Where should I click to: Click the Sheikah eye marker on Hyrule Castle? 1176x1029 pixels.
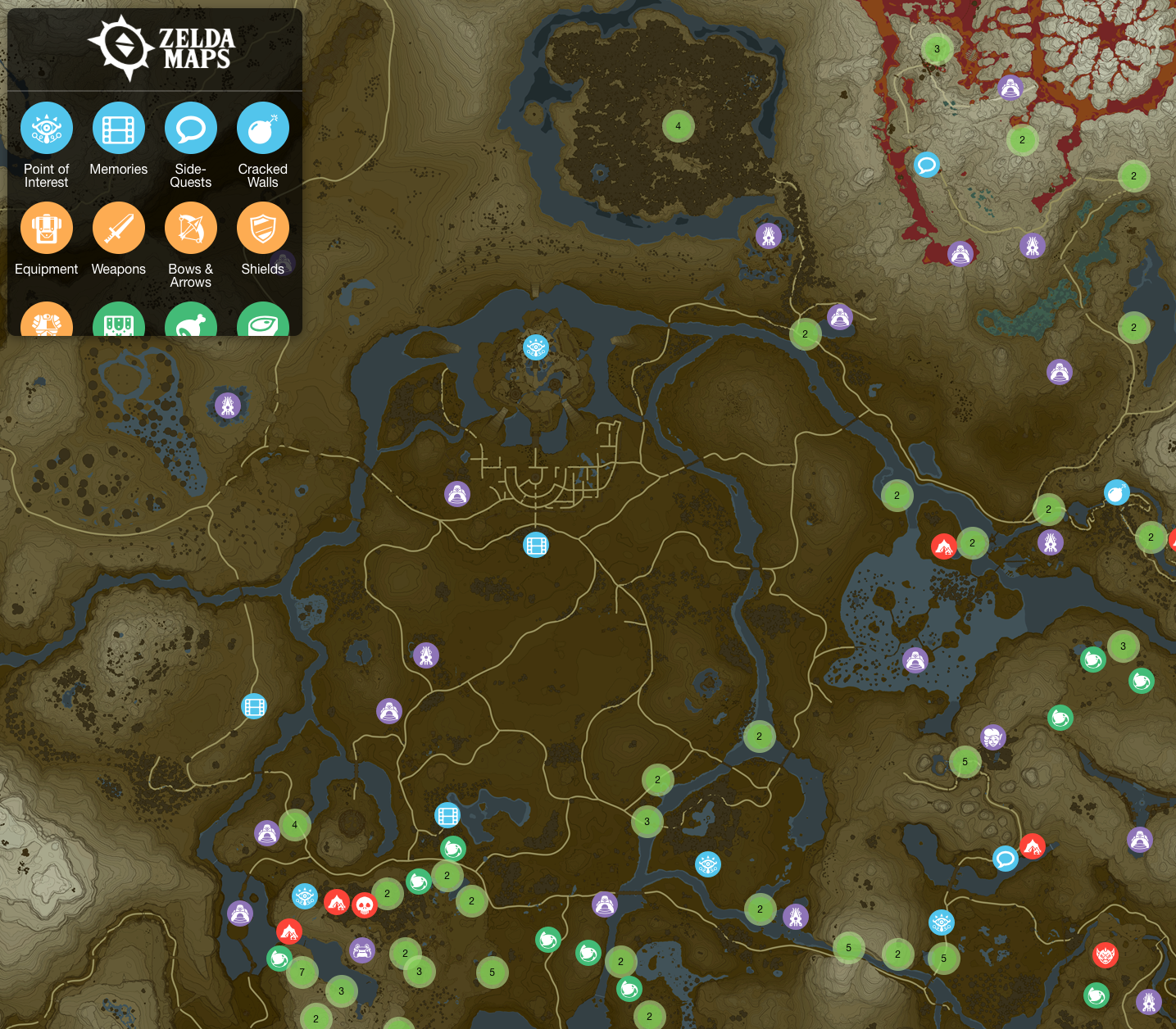(536, 347)
